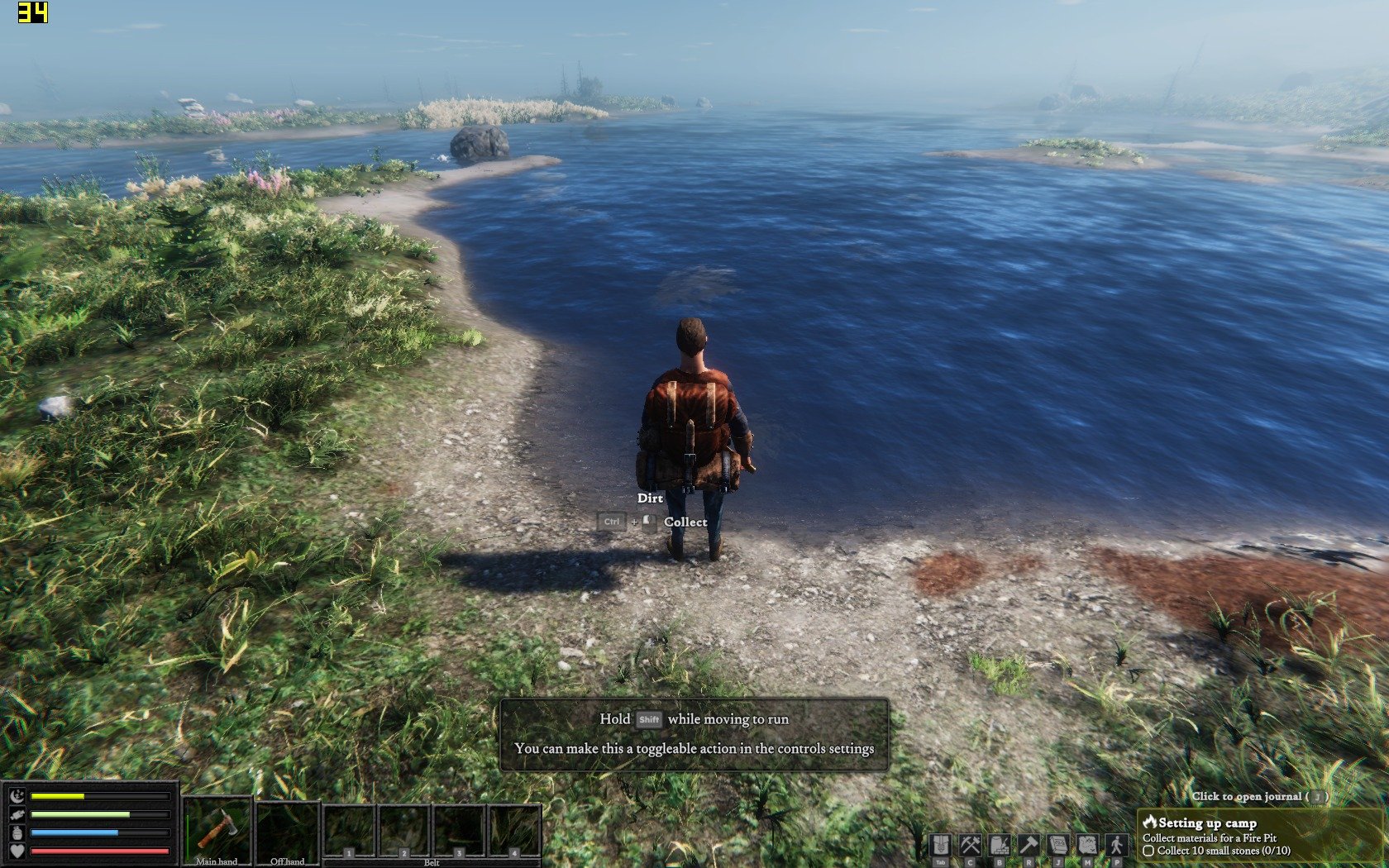
Task: Click the hammer icon in the toolbar
Action: pos(1029,845)
